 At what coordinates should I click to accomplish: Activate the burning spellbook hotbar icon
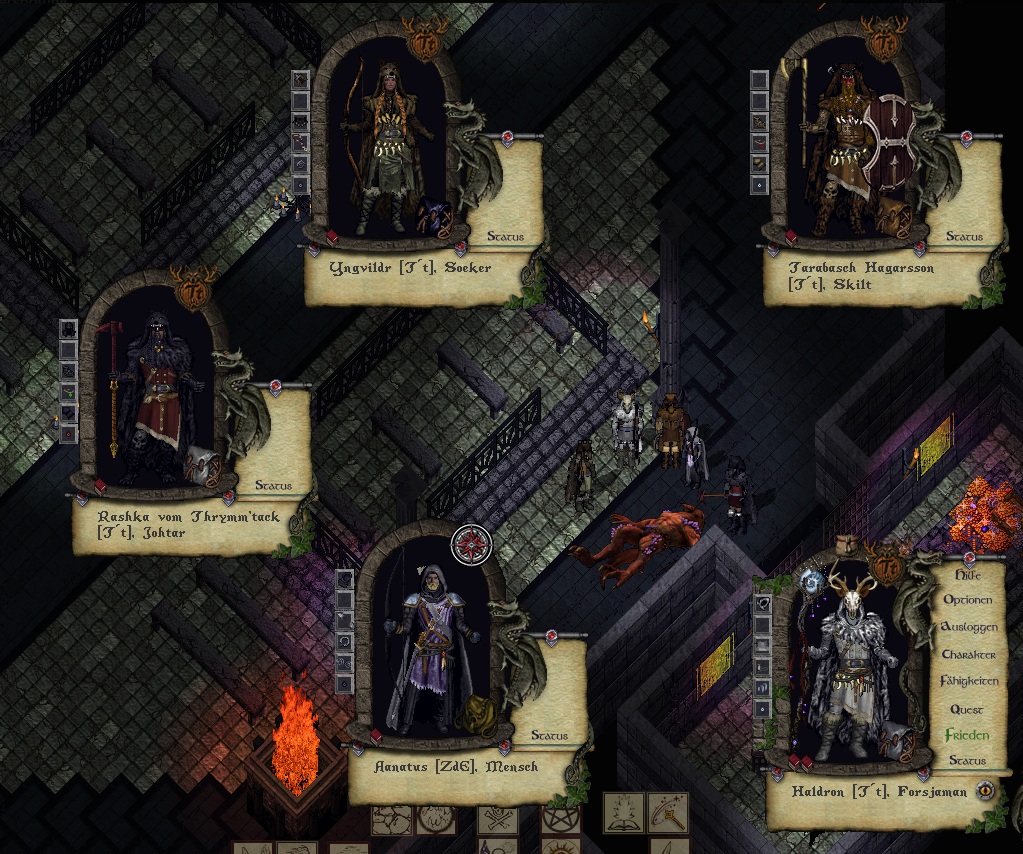click(626, 812)
